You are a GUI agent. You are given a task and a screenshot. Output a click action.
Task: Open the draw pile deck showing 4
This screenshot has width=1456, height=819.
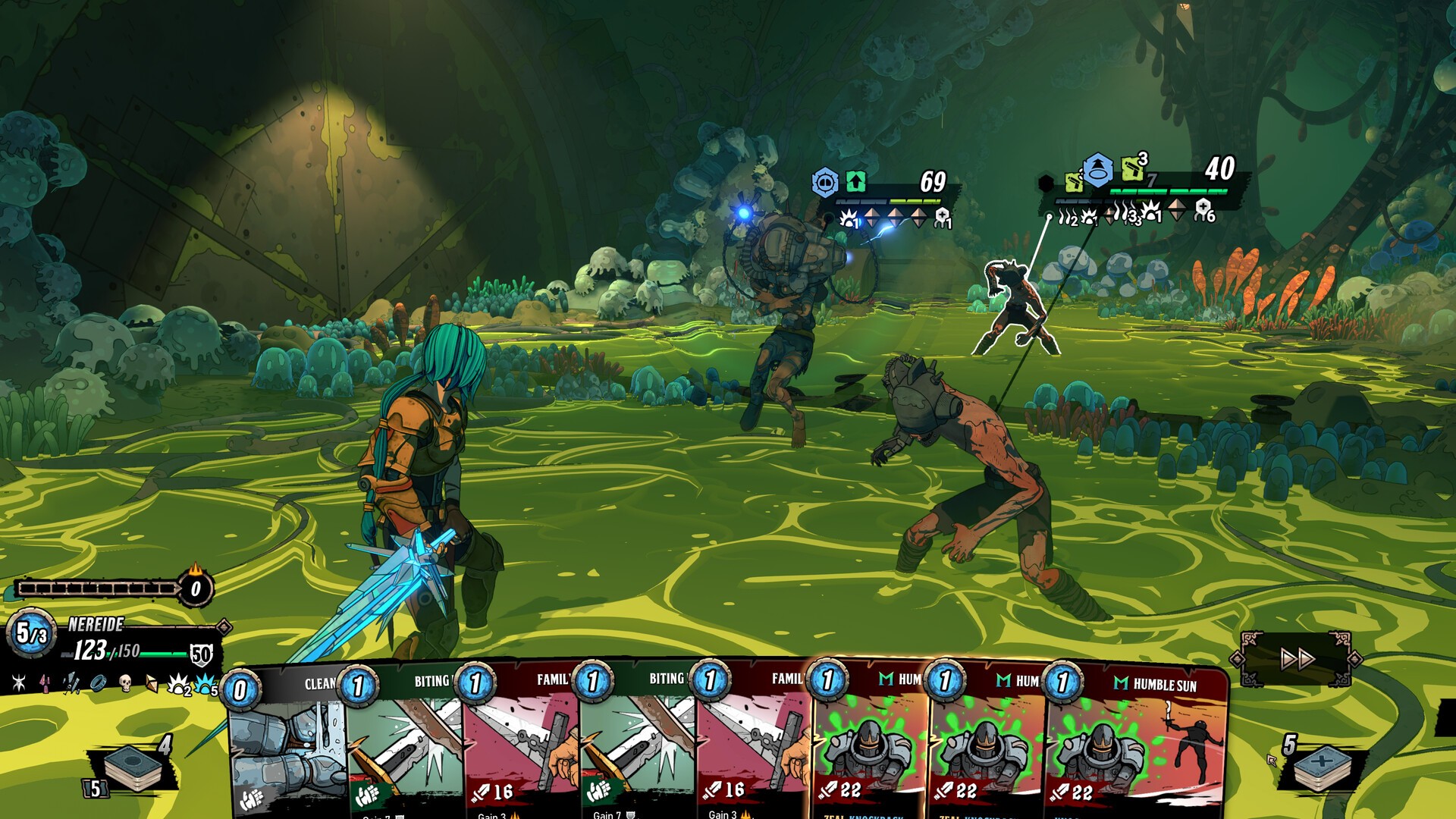pyautogui.click(x=134, y=766)
